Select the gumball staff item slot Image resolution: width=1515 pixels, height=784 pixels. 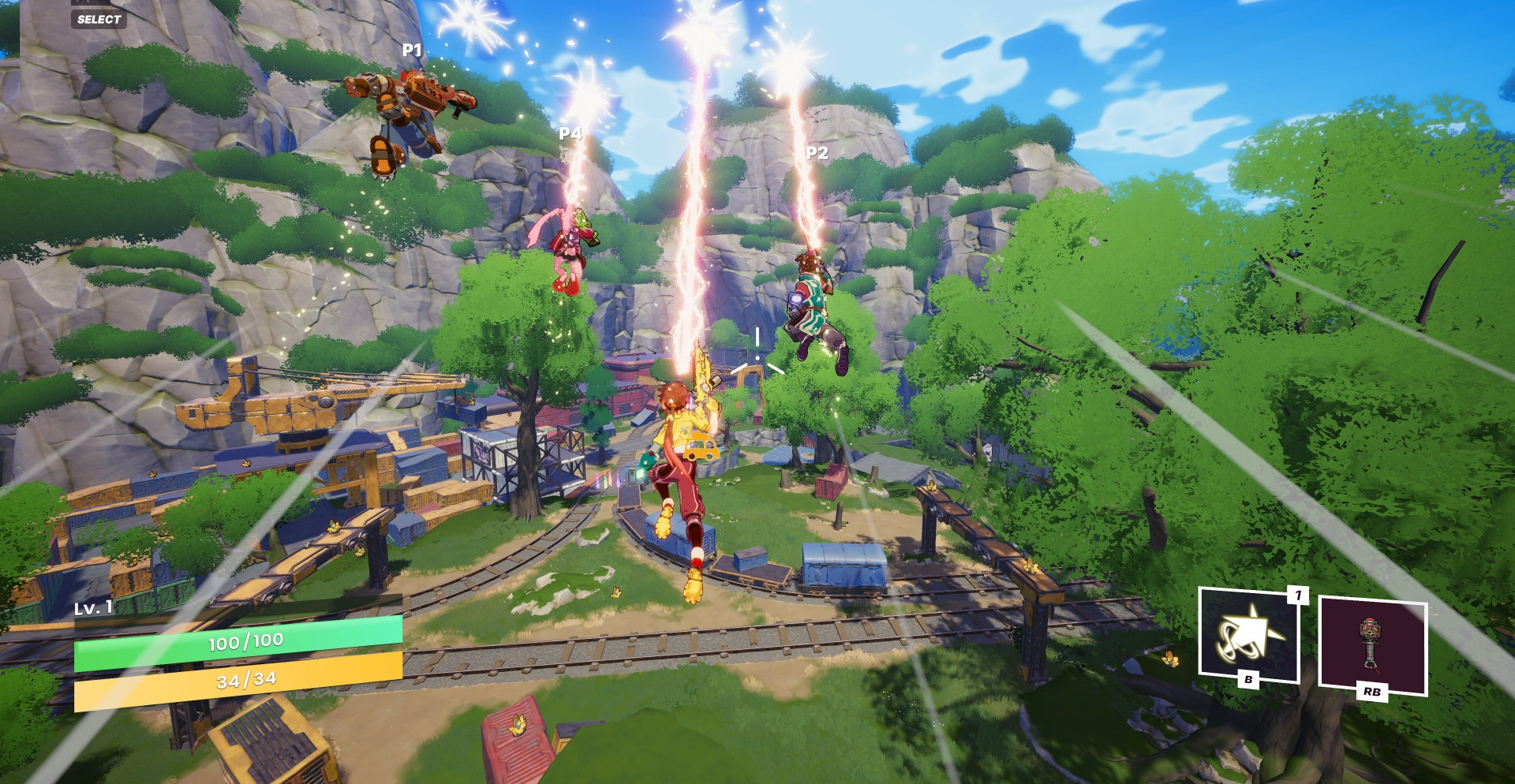1372,644
